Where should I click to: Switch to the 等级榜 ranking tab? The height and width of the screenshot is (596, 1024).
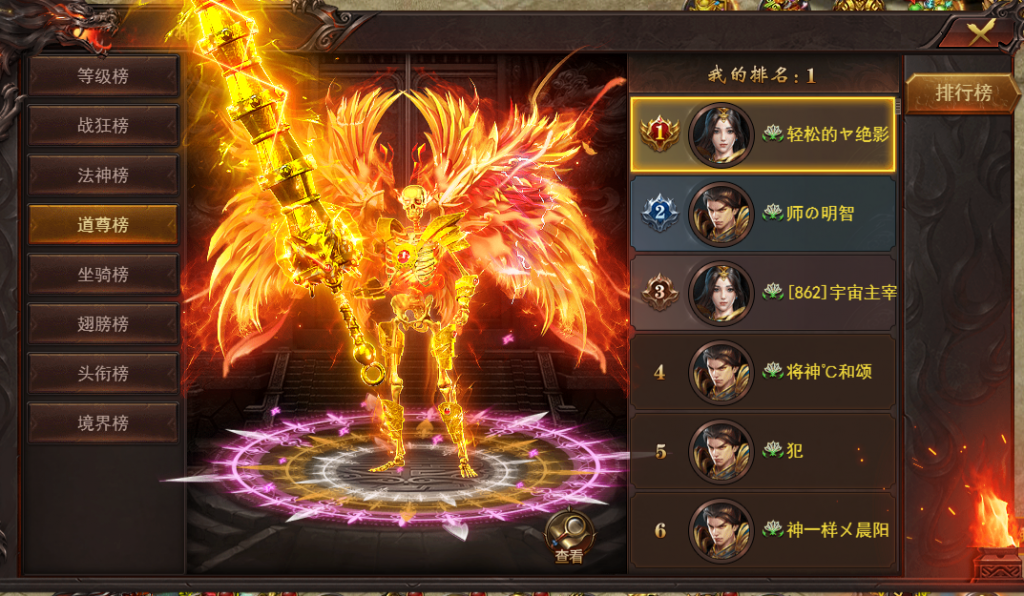click(103, 76)
